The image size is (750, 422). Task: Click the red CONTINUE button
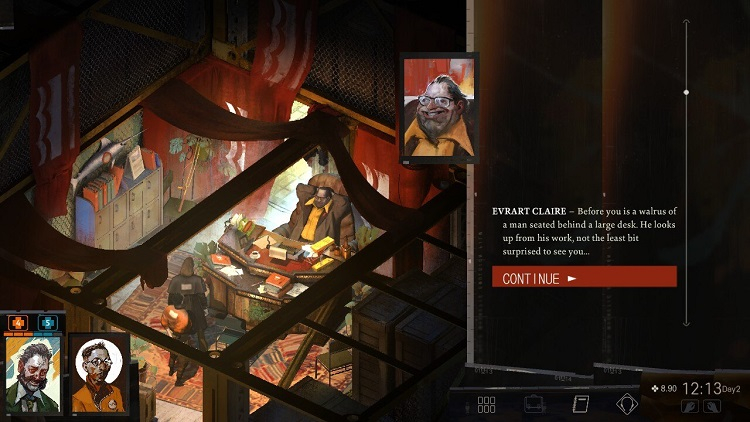click(x=584, y=277)
